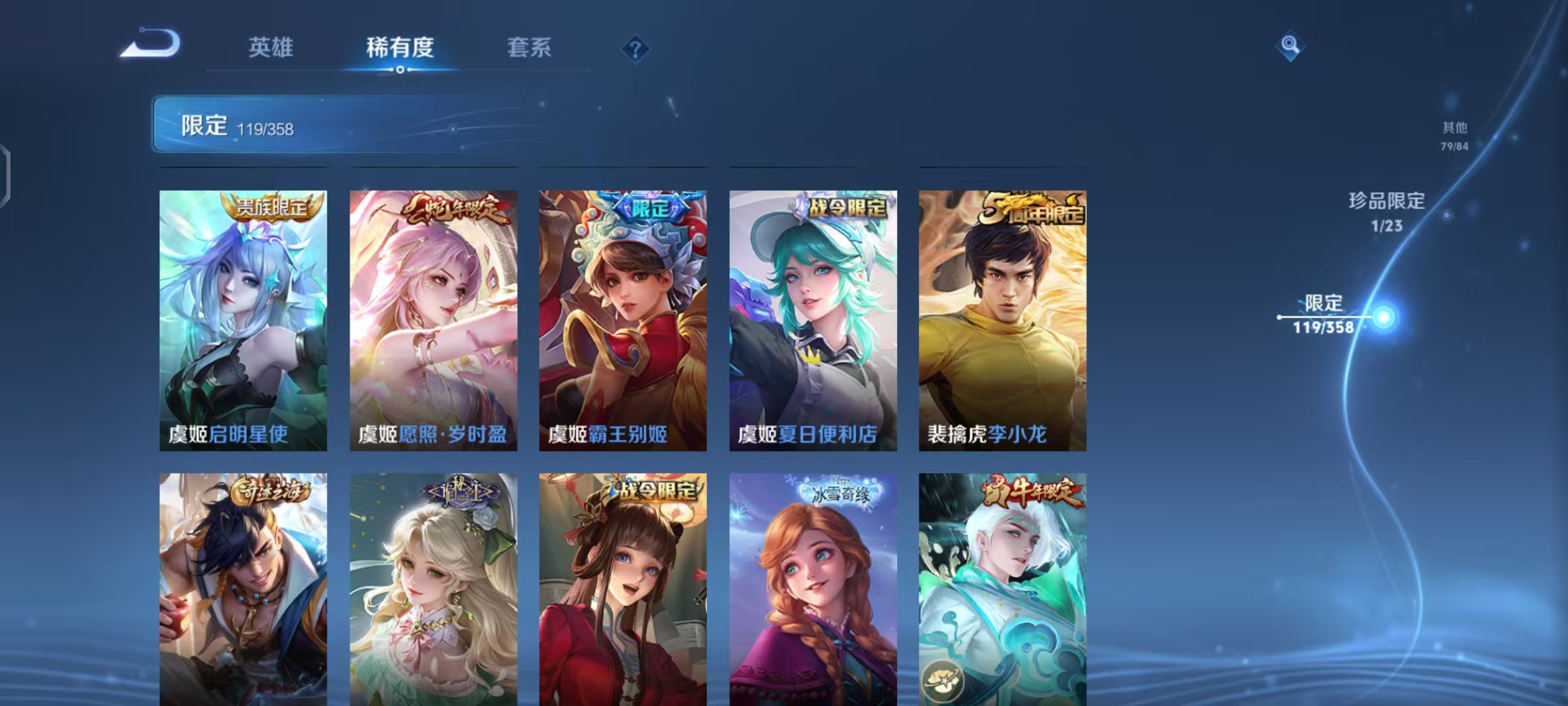
Task: Select the 稀有度 tab
Action: click(400, 48)
